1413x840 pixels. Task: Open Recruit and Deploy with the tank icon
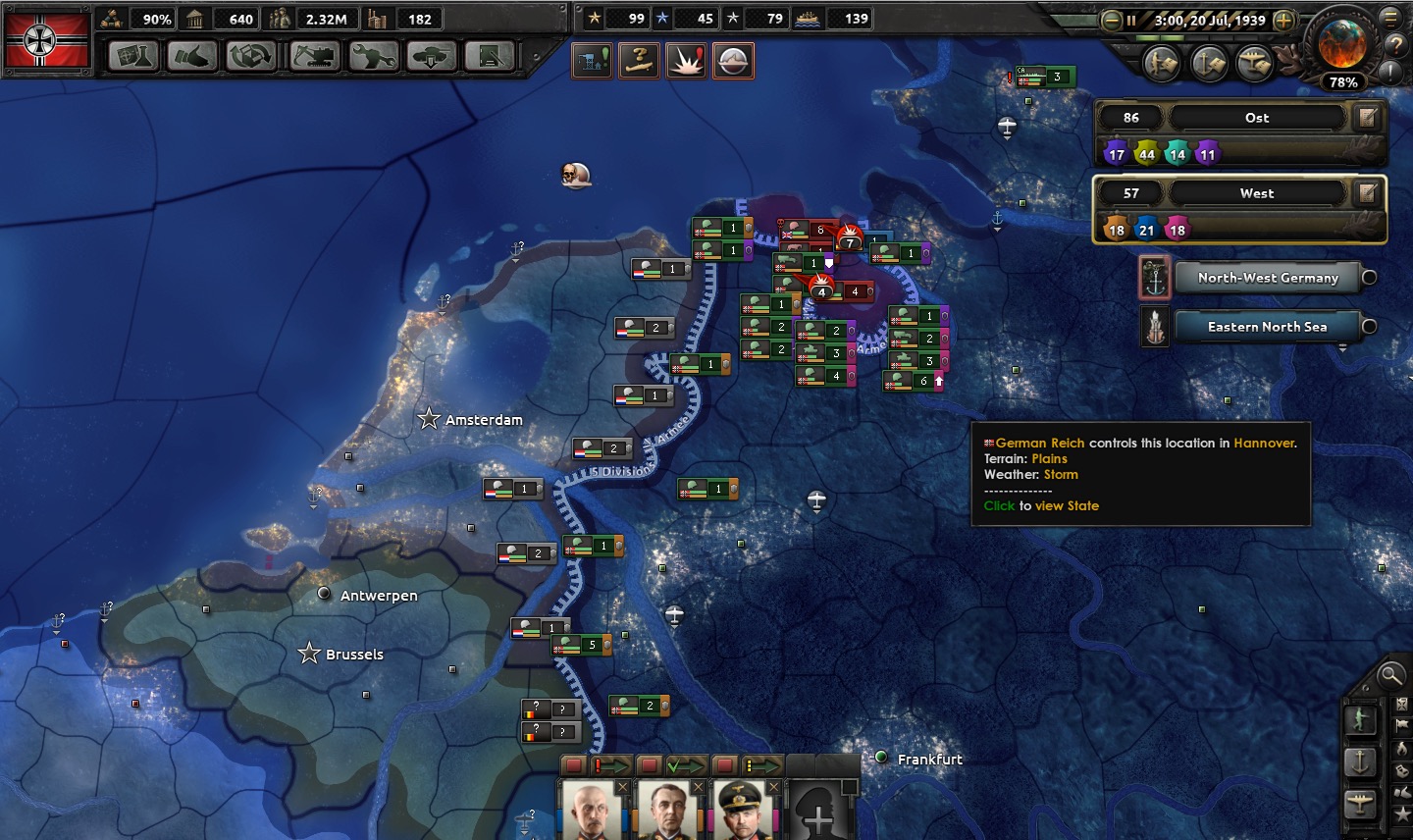[432, 57]
